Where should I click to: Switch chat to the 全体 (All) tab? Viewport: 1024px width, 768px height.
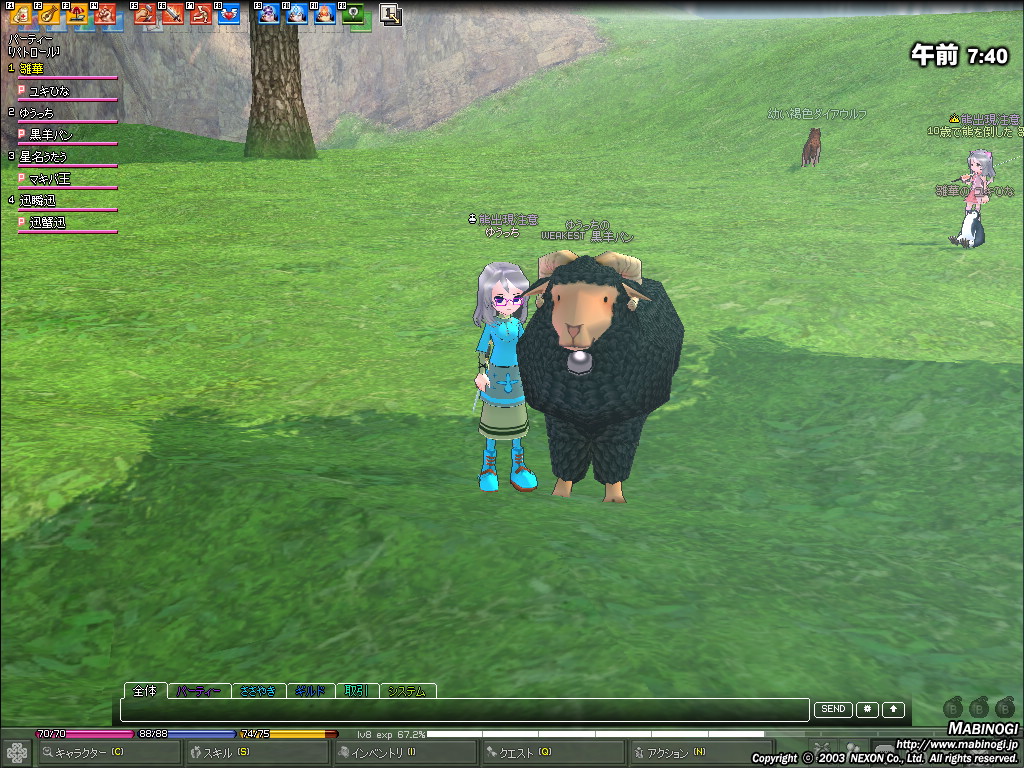coord(145,691)
